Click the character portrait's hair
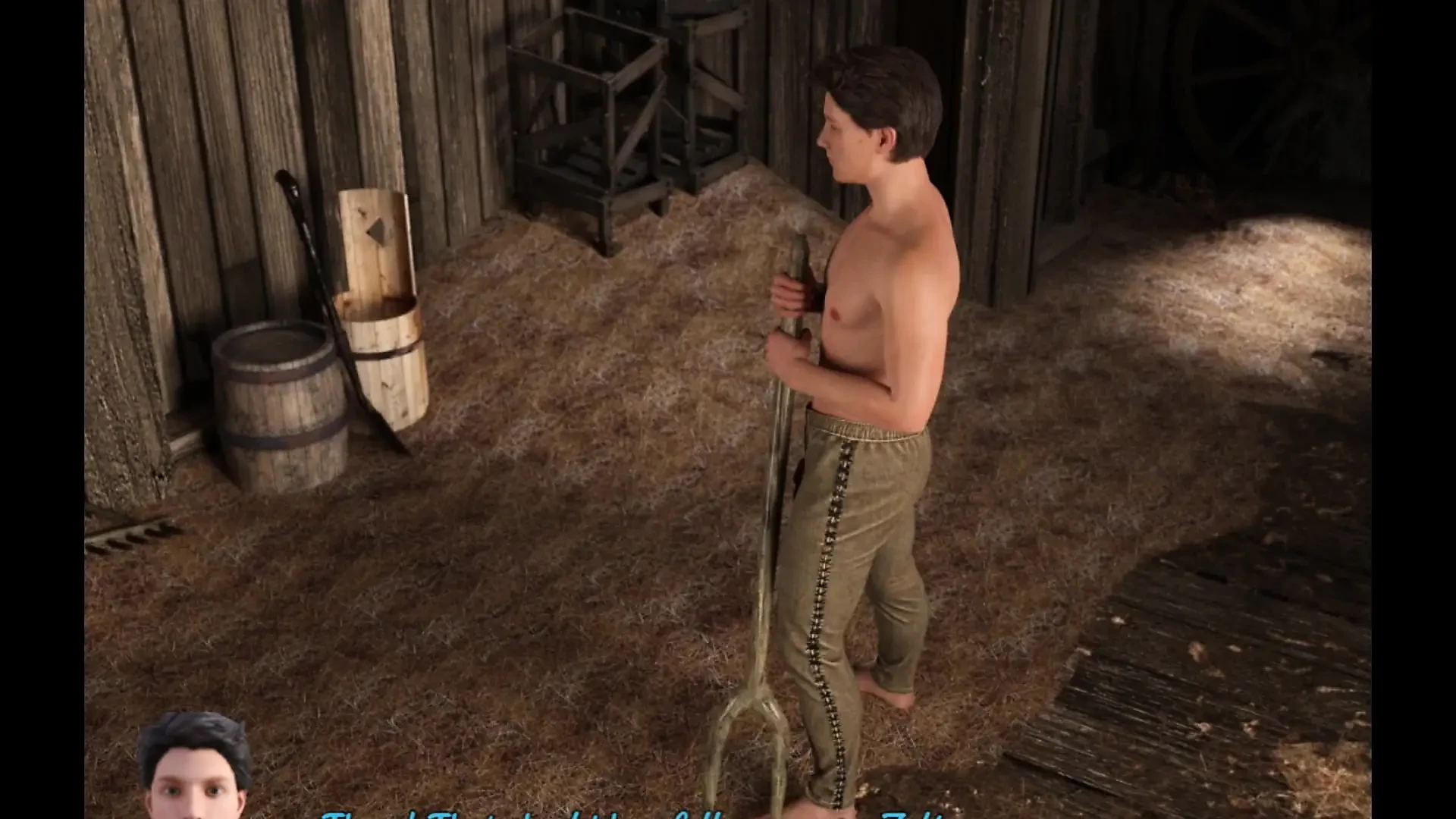The image size is (1456, 819). (193, 732)
